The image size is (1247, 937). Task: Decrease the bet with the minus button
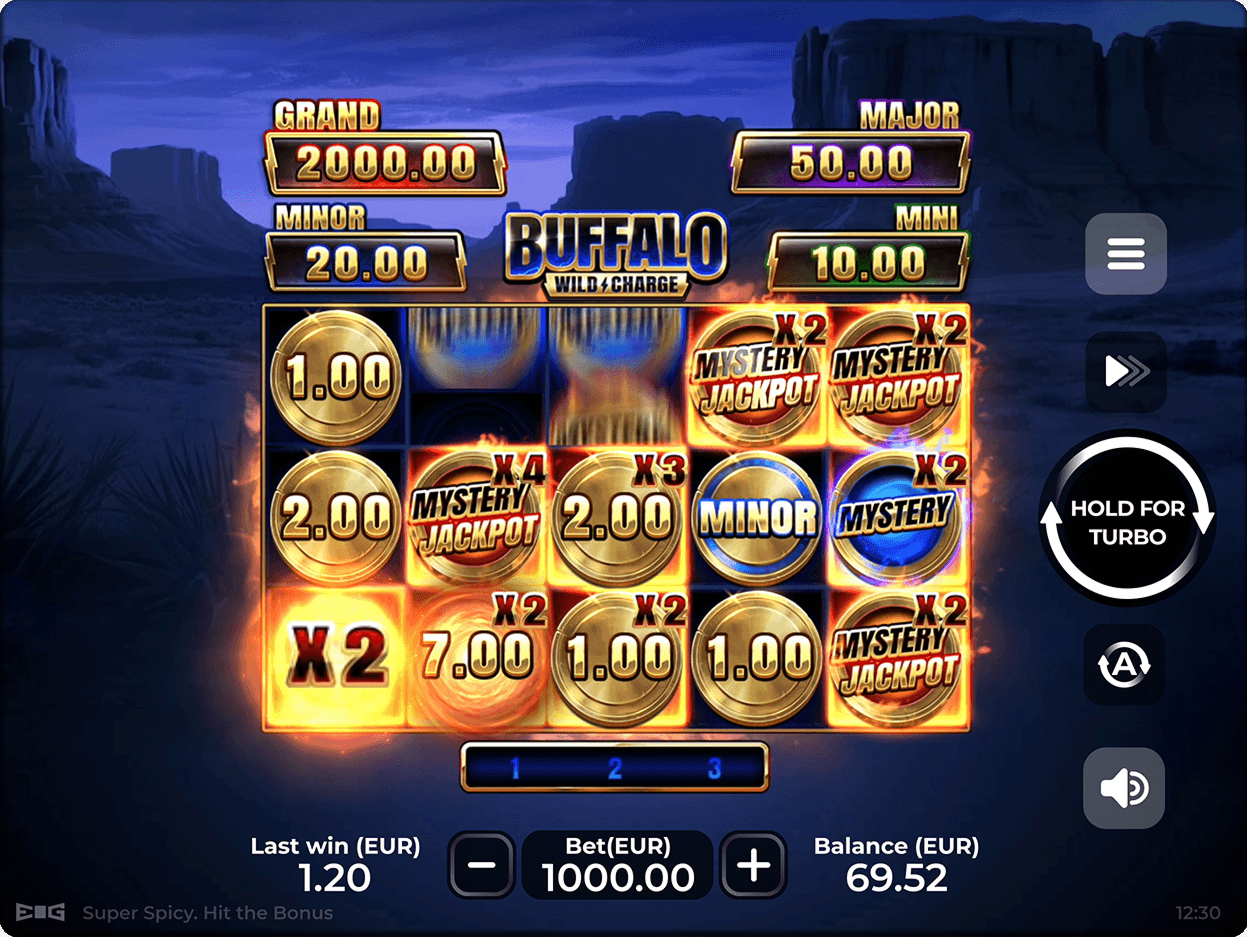[482, 863]
